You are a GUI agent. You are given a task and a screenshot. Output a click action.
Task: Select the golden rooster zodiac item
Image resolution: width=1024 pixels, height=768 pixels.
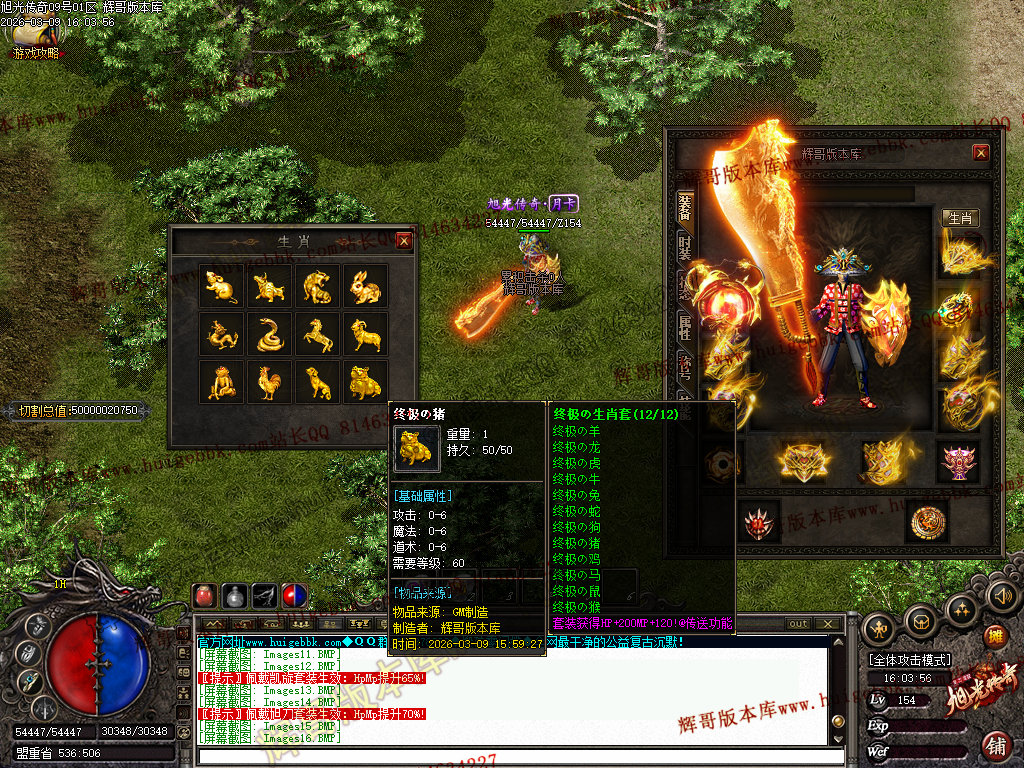click(269, 381)
